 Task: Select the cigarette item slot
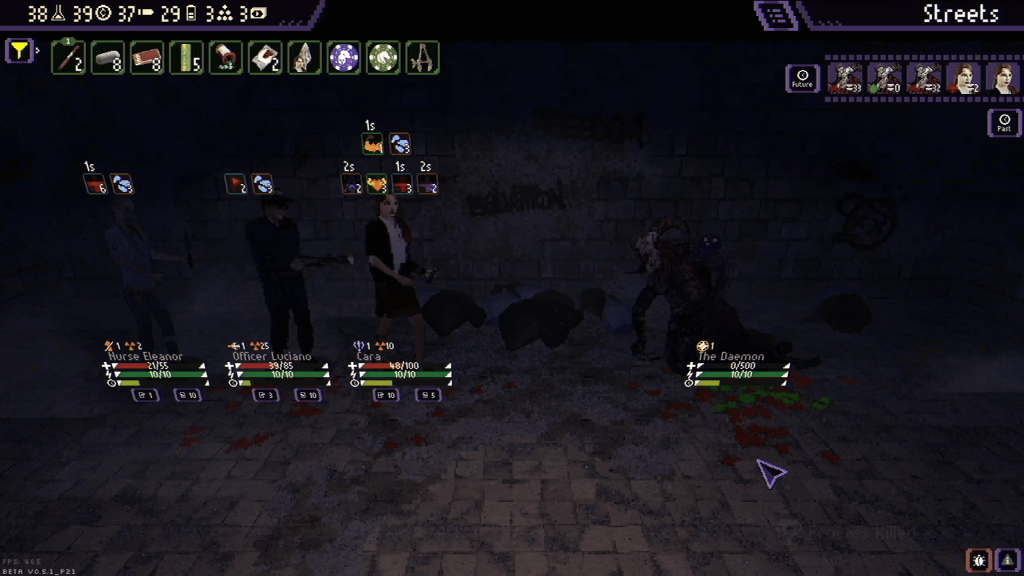[68, 58]
